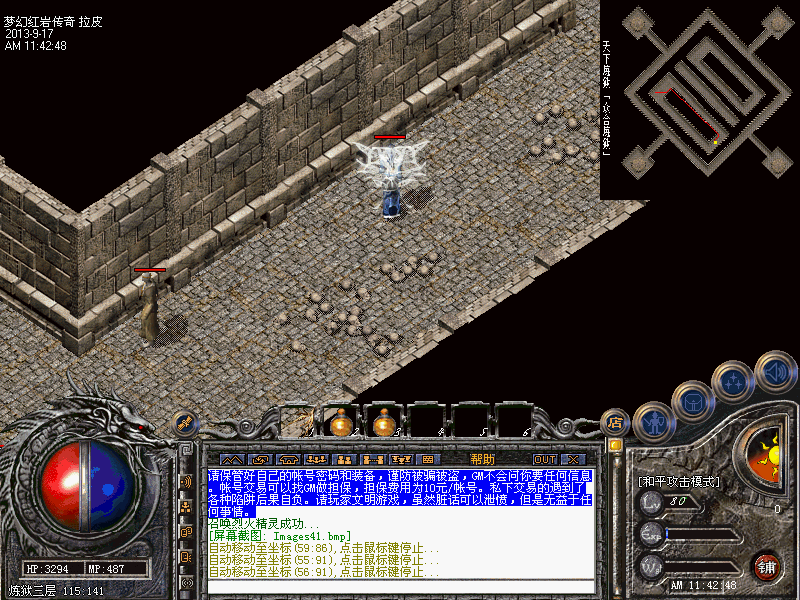
Task: Click the sound-wave chat channel icon
Action: pos(186,481)
